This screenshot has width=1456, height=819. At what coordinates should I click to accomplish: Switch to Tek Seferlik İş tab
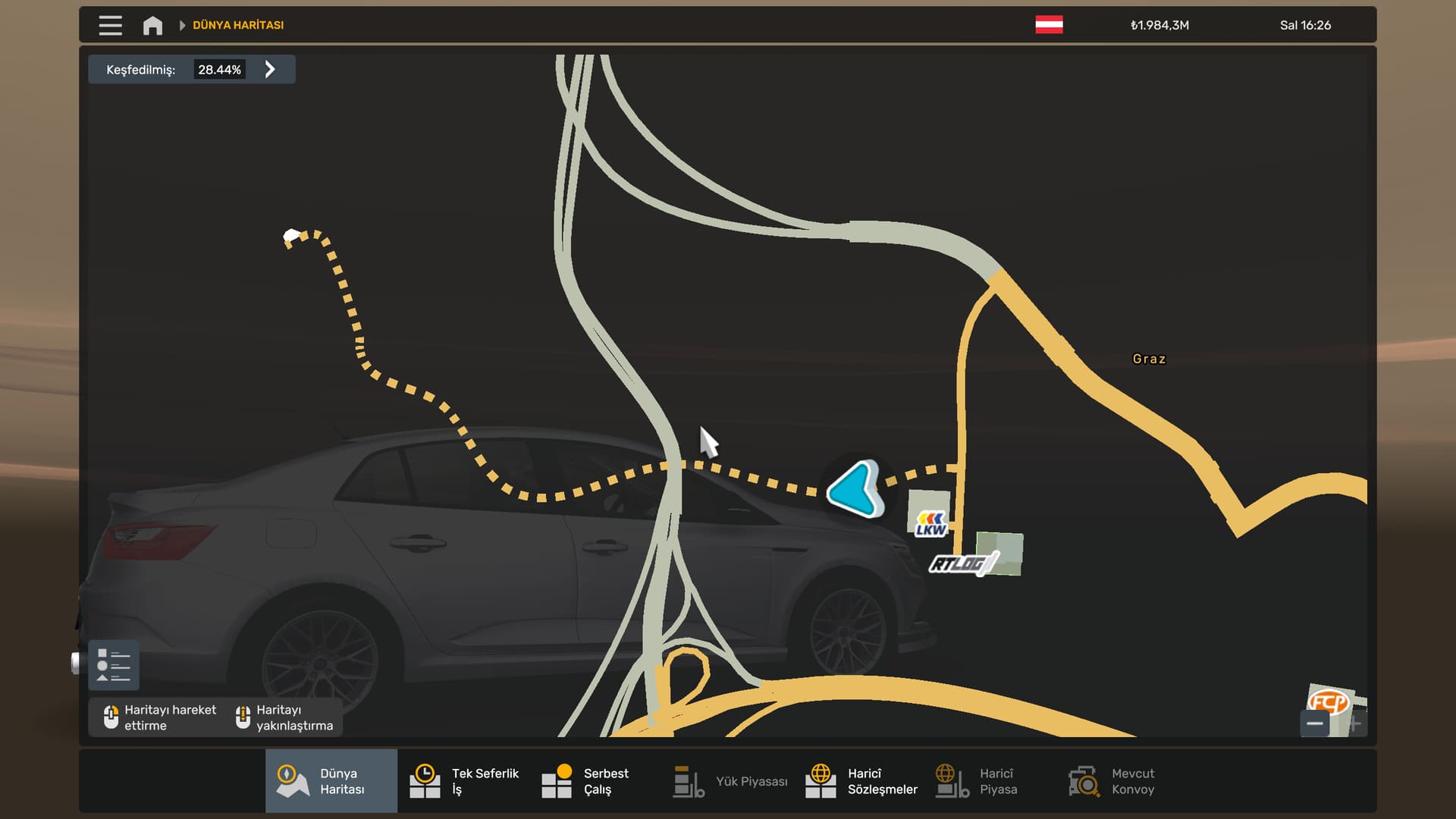click(x=463, y=781)
